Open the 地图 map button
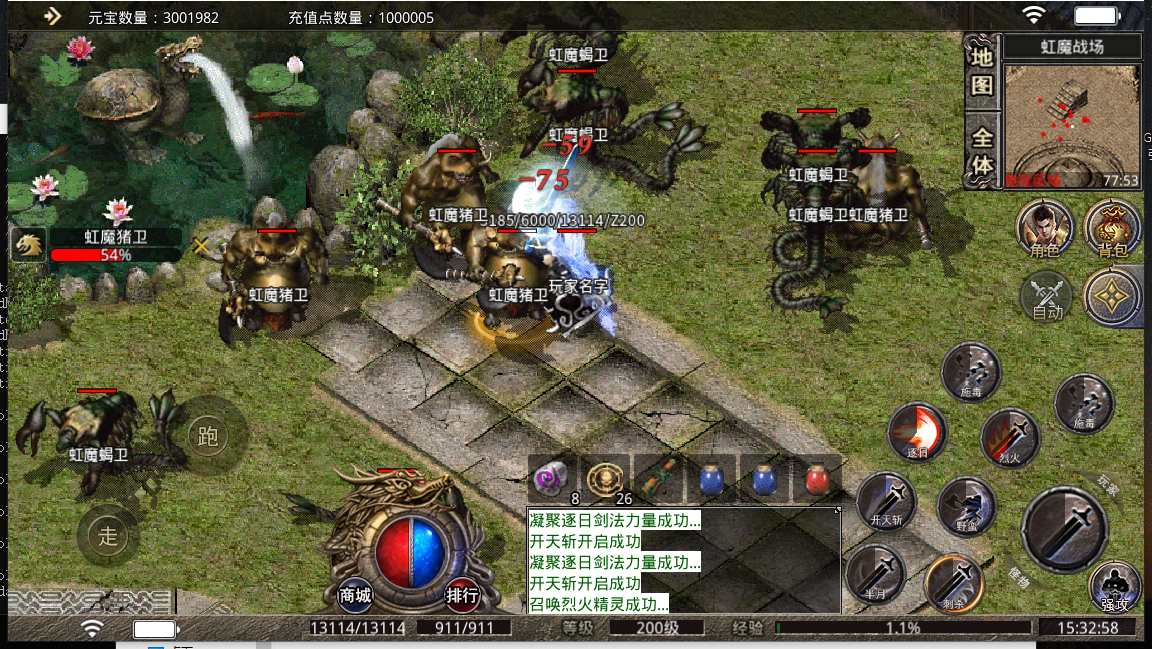Screen dimensions: 1152x649 tap(983, 71)
